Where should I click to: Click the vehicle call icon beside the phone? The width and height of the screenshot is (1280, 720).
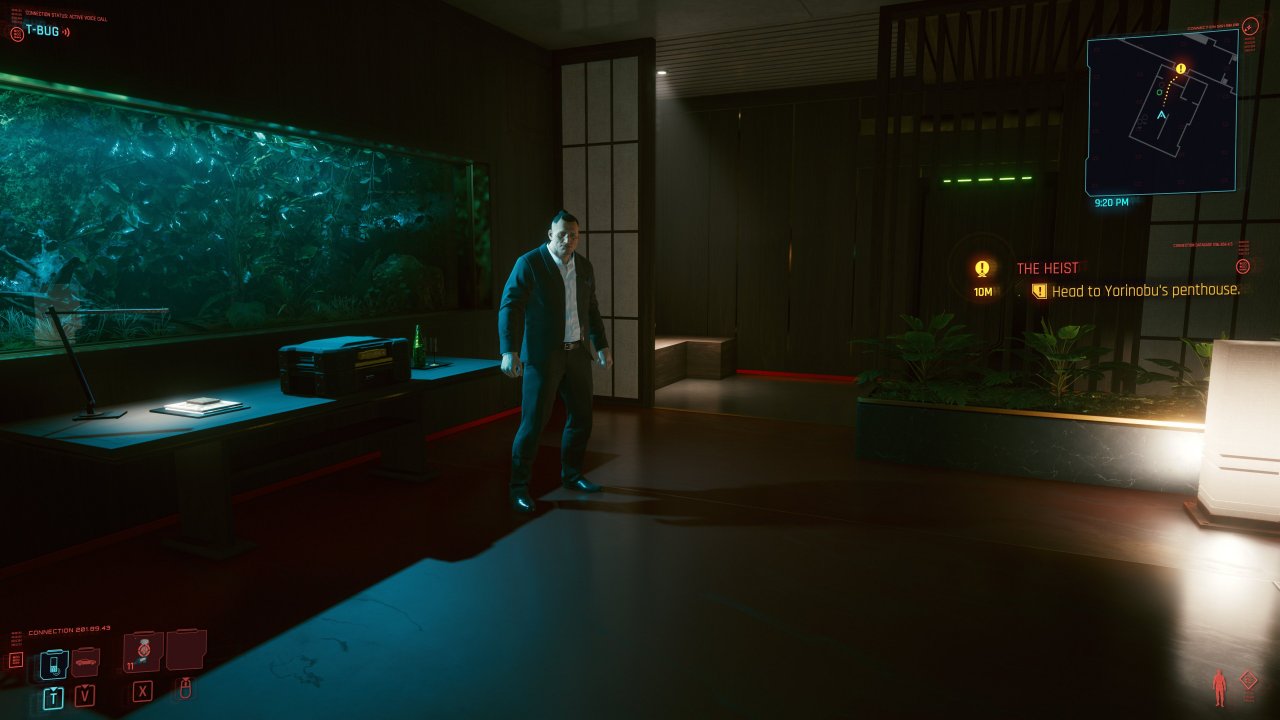[84, 663]
